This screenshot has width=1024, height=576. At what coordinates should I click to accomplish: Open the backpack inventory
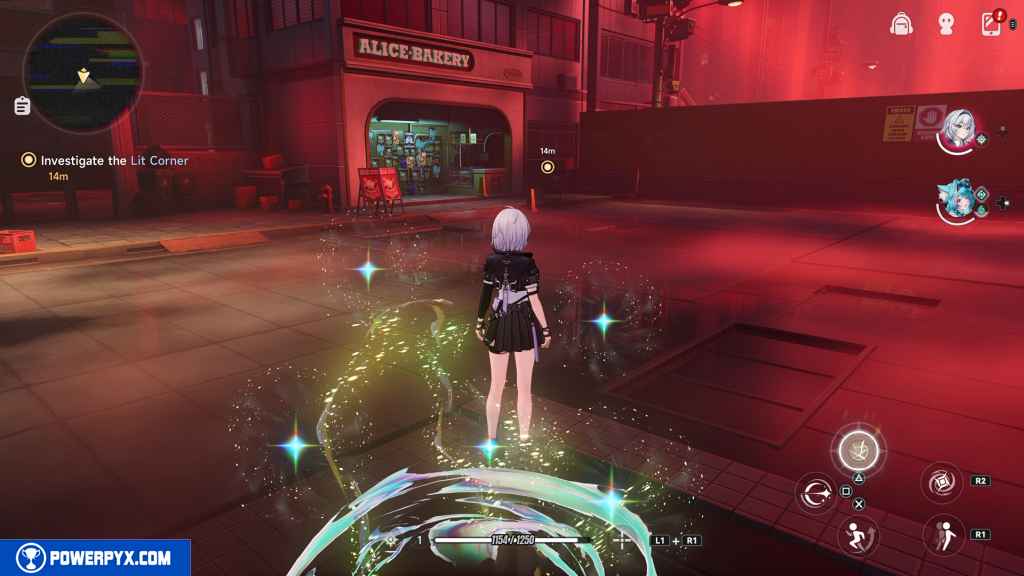pos(901,24)
